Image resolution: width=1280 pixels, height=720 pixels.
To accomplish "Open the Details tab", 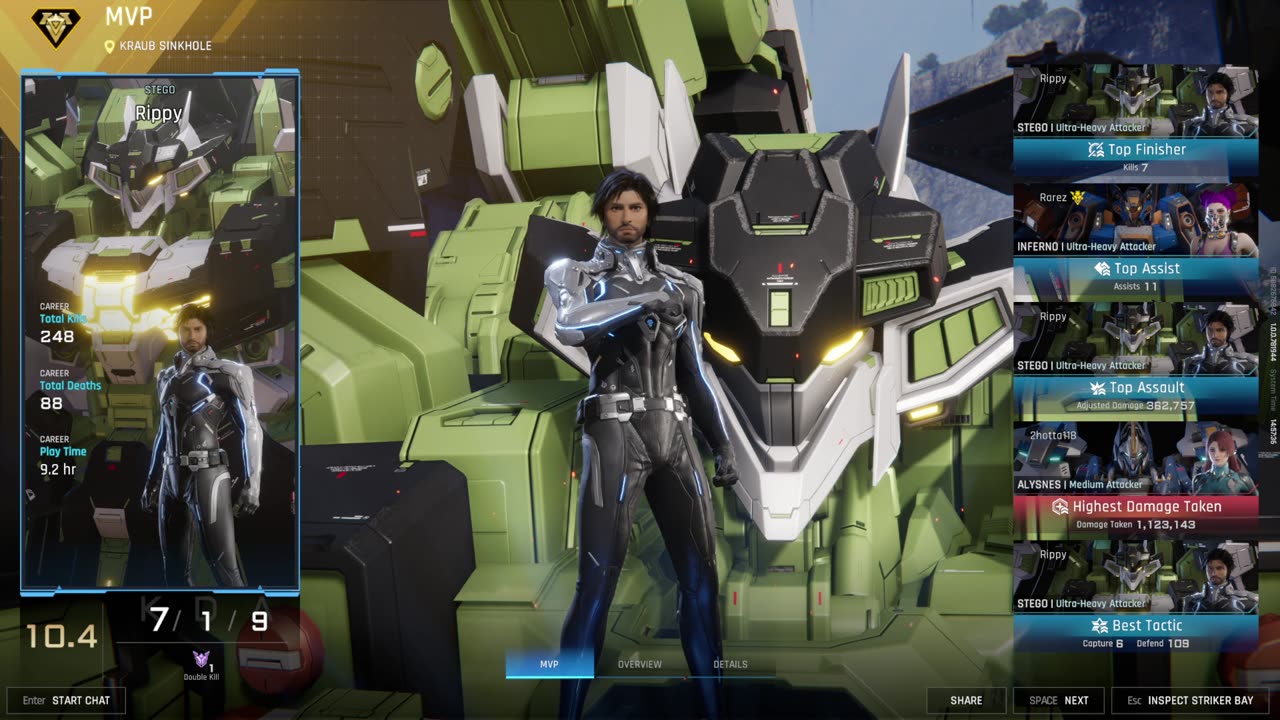I will [x=730, y=664].
